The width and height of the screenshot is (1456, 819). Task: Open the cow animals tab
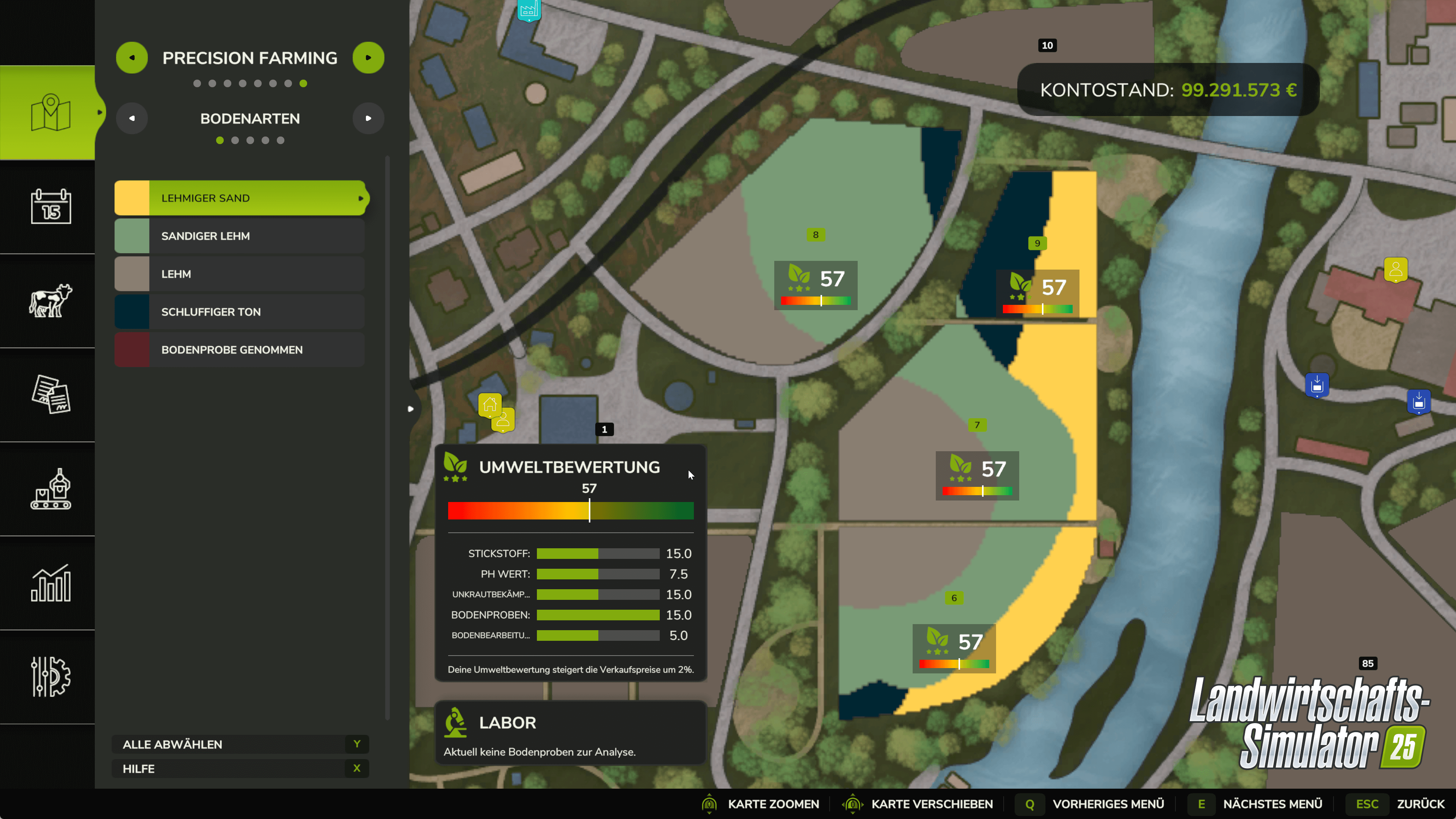pos(50,301)
